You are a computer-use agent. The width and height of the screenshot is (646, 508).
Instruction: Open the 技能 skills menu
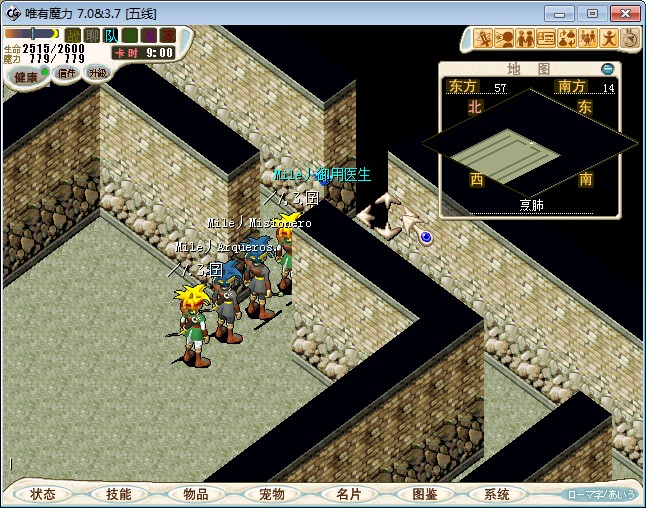pyautogui.click(x=119, y=494)
